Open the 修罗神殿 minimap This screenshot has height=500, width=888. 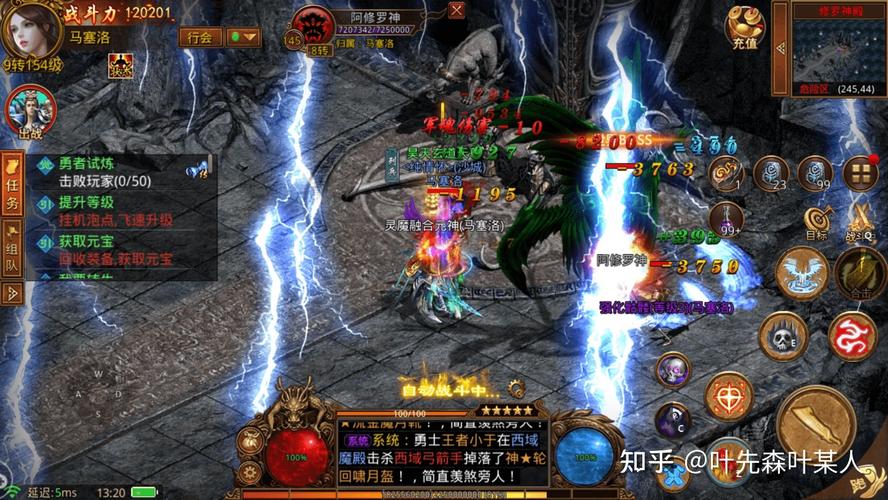tap(839, 50)
